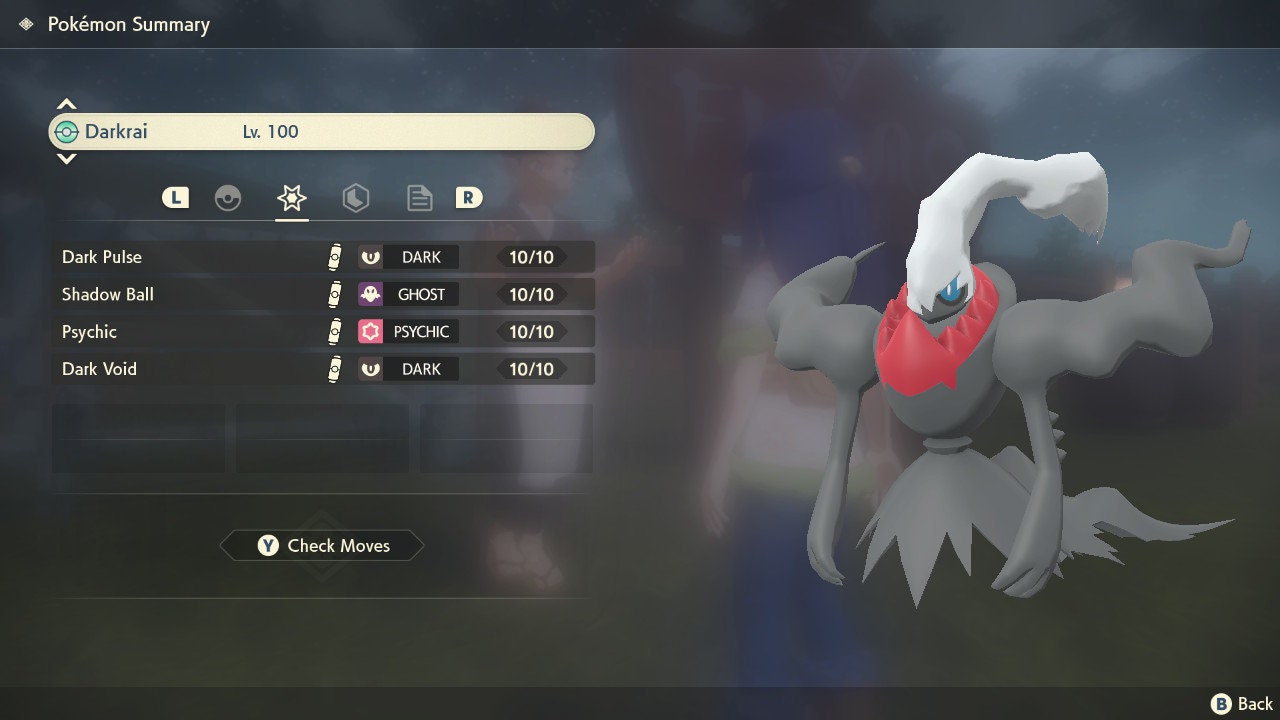The width and height of the screenshot is (1280, 720).
Task: Go Back from the summary screen
Action: click(x=1242, y=704)
